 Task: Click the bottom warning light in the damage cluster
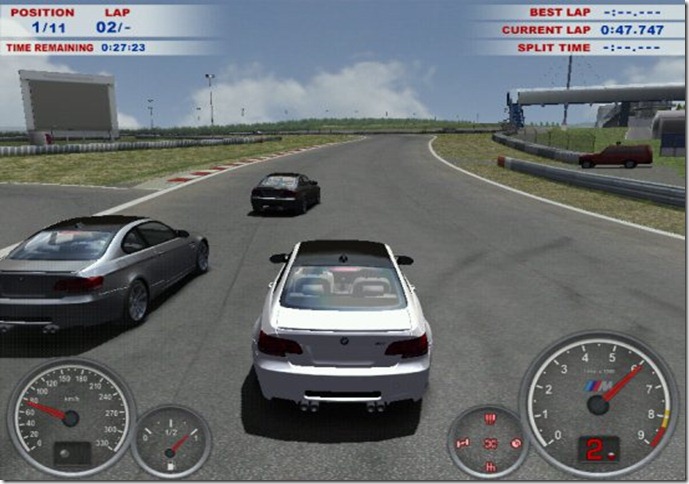490,466
